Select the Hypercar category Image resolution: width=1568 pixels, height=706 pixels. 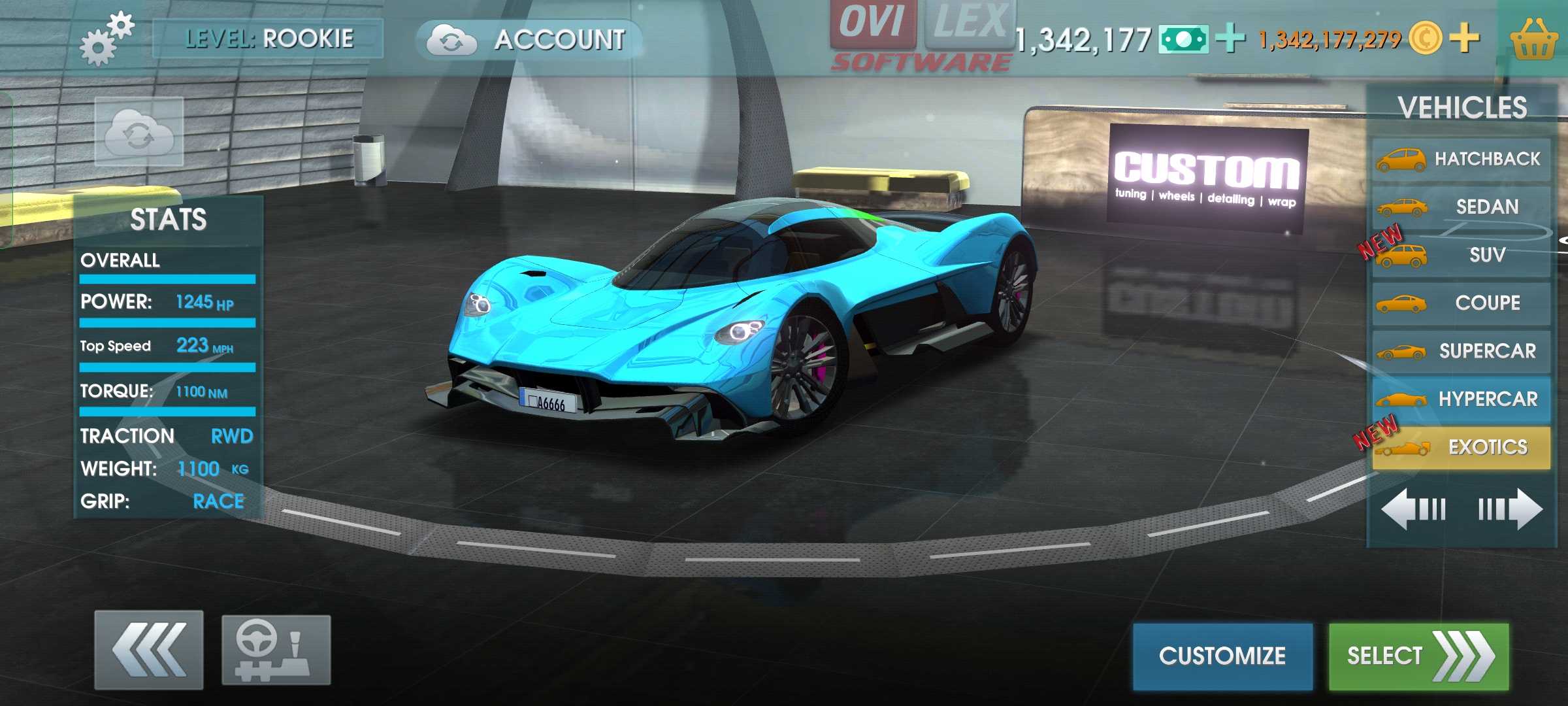1461,399
